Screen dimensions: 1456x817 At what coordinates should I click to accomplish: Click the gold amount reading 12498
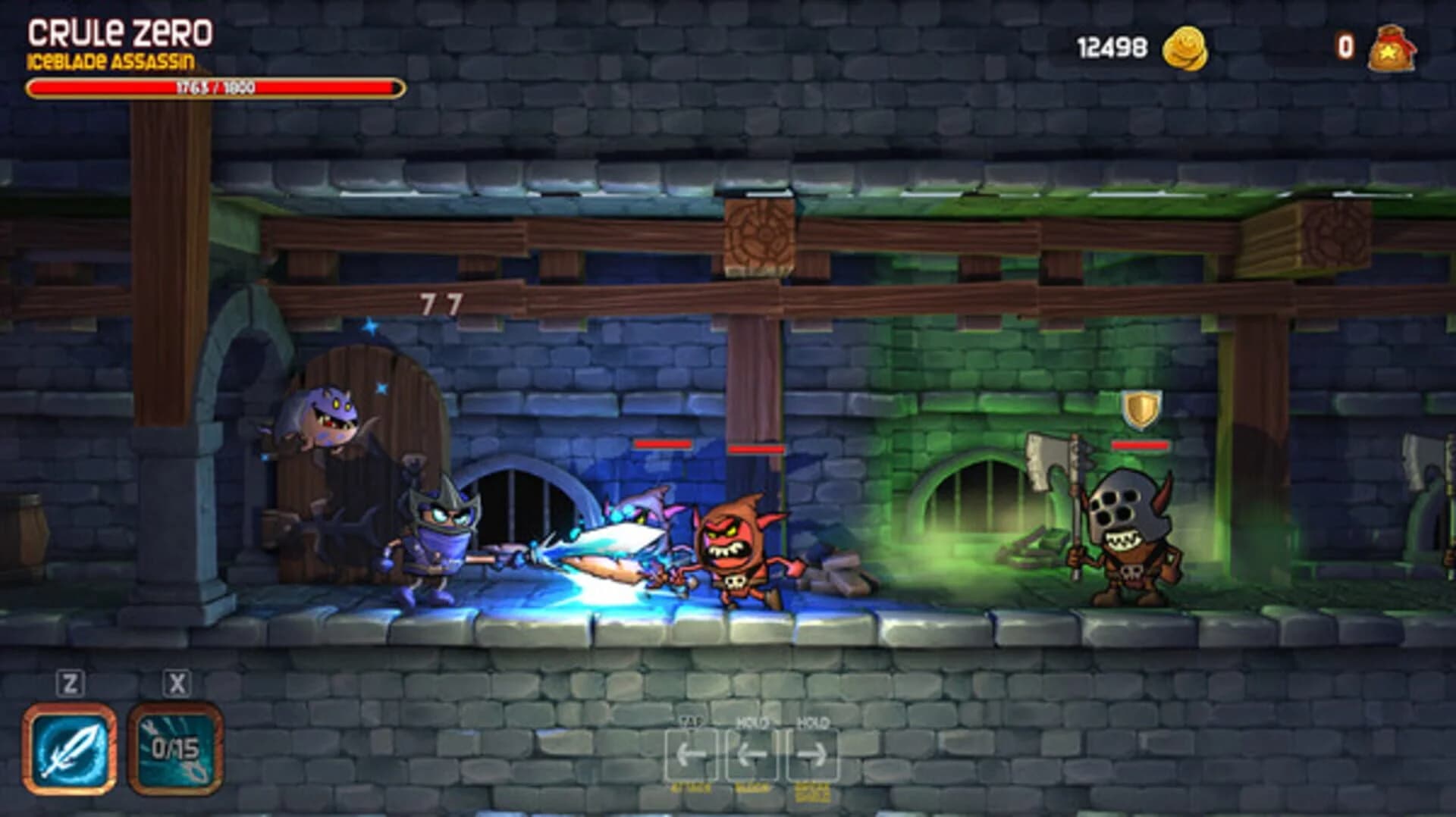click(1110, 45)
